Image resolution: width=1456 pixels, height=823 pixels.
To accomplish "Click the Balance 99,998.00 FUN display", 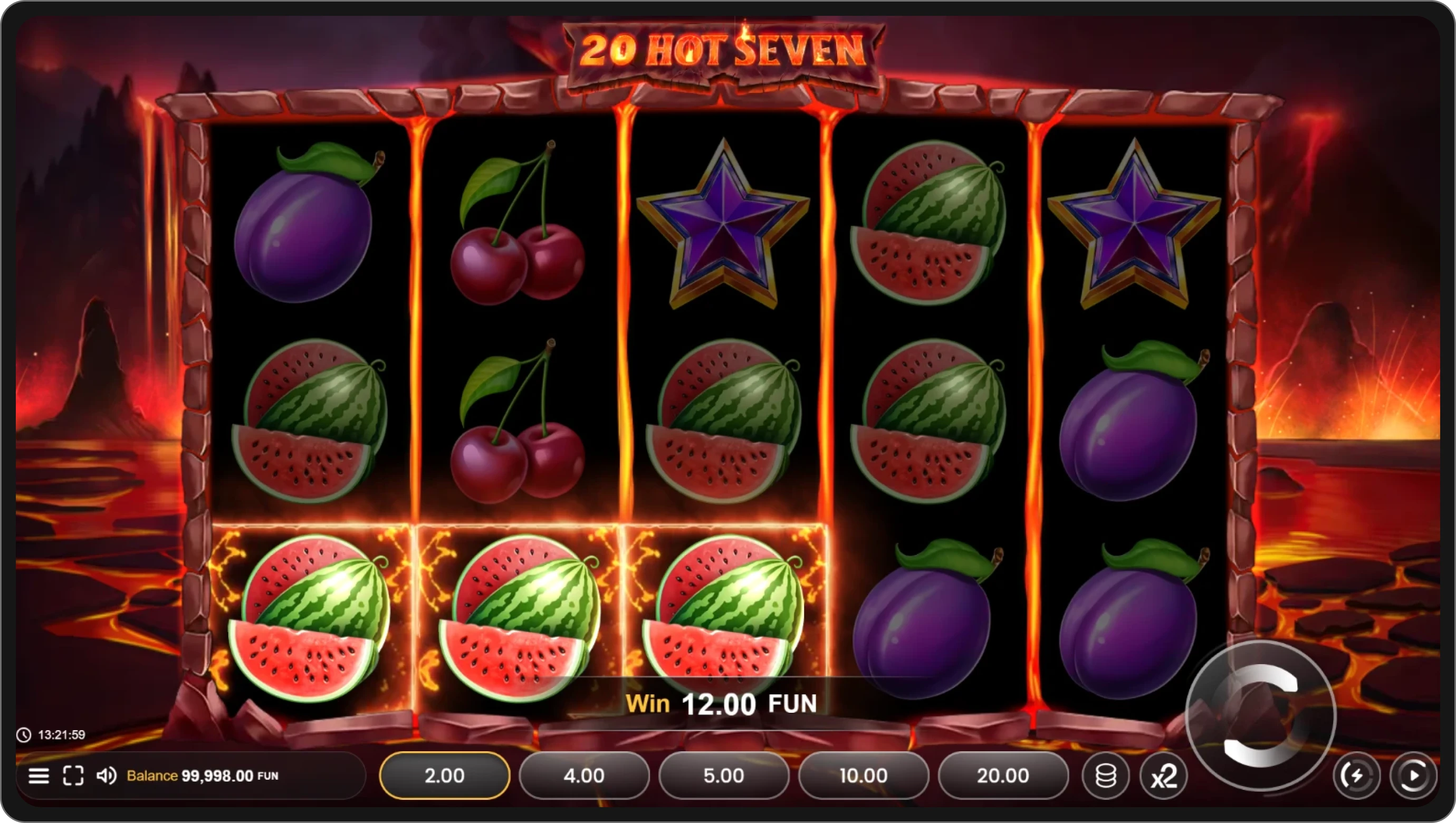I will point(200,776).
